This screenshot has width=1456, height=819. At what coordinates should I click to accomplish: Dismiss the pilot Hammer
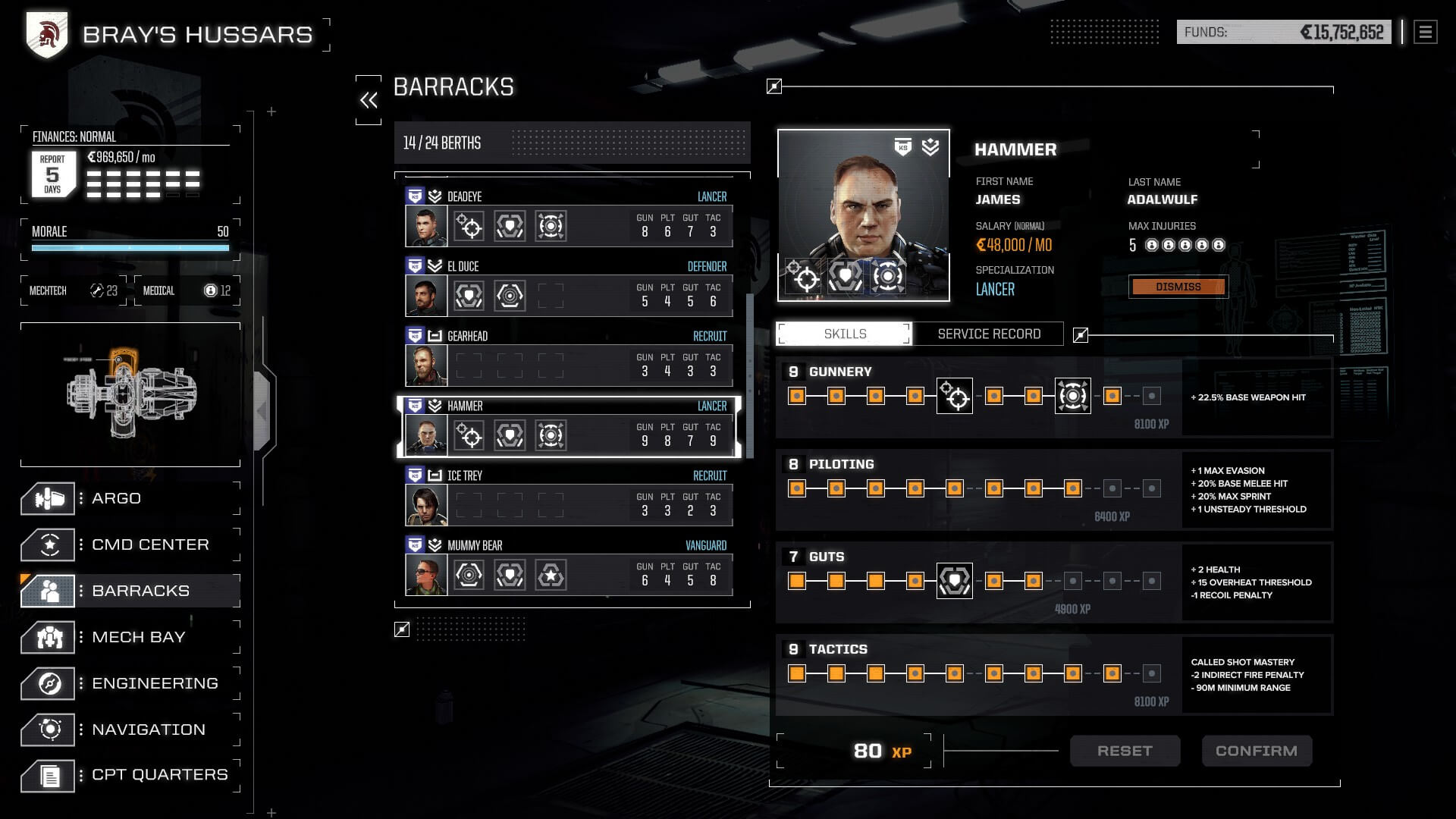coord(1178,287)
